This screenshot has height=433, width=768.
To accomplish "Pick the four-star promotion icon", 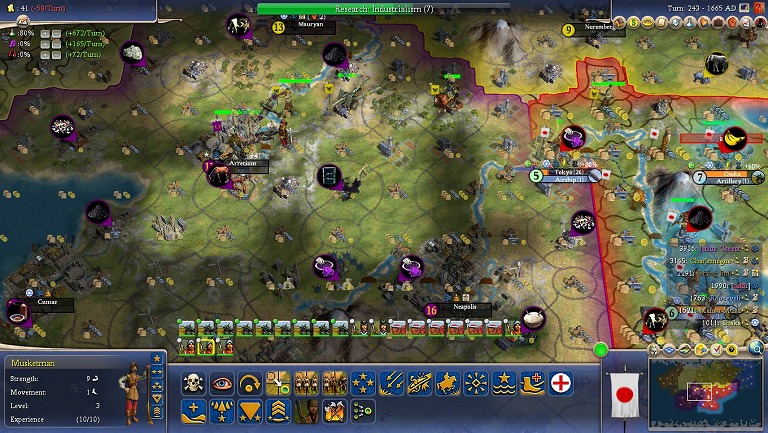I will (364, 382).
